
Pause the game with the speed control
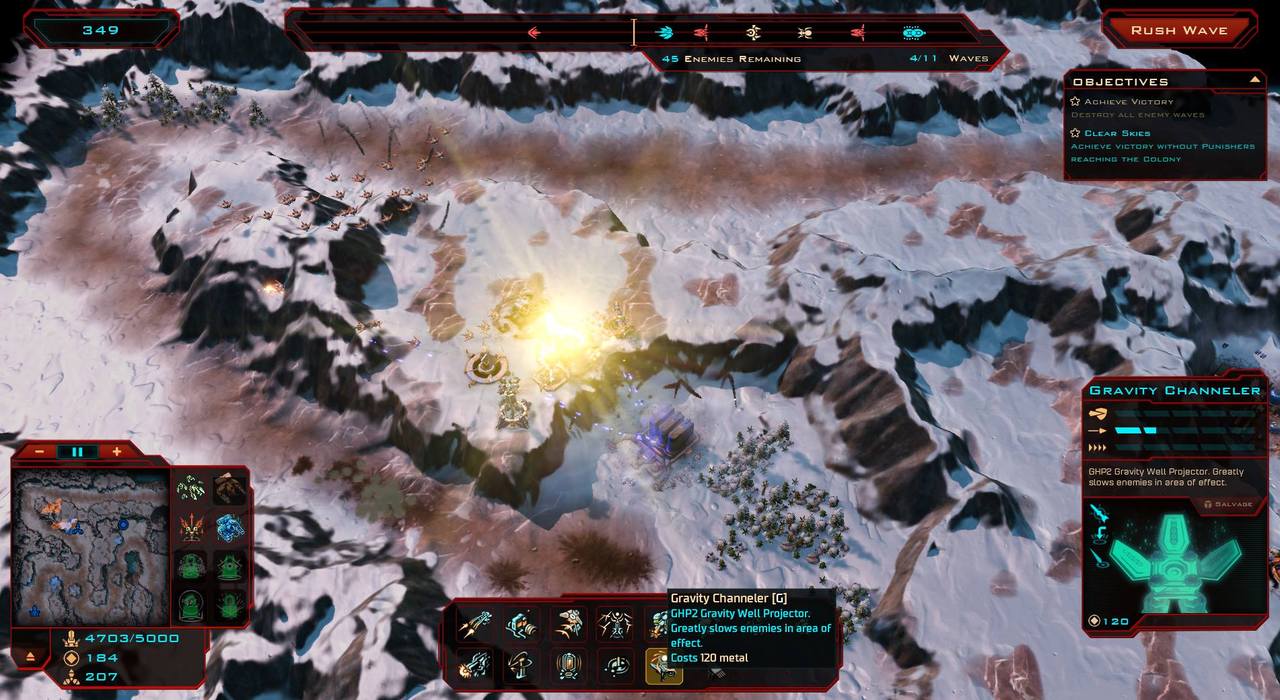coord(78,452)
